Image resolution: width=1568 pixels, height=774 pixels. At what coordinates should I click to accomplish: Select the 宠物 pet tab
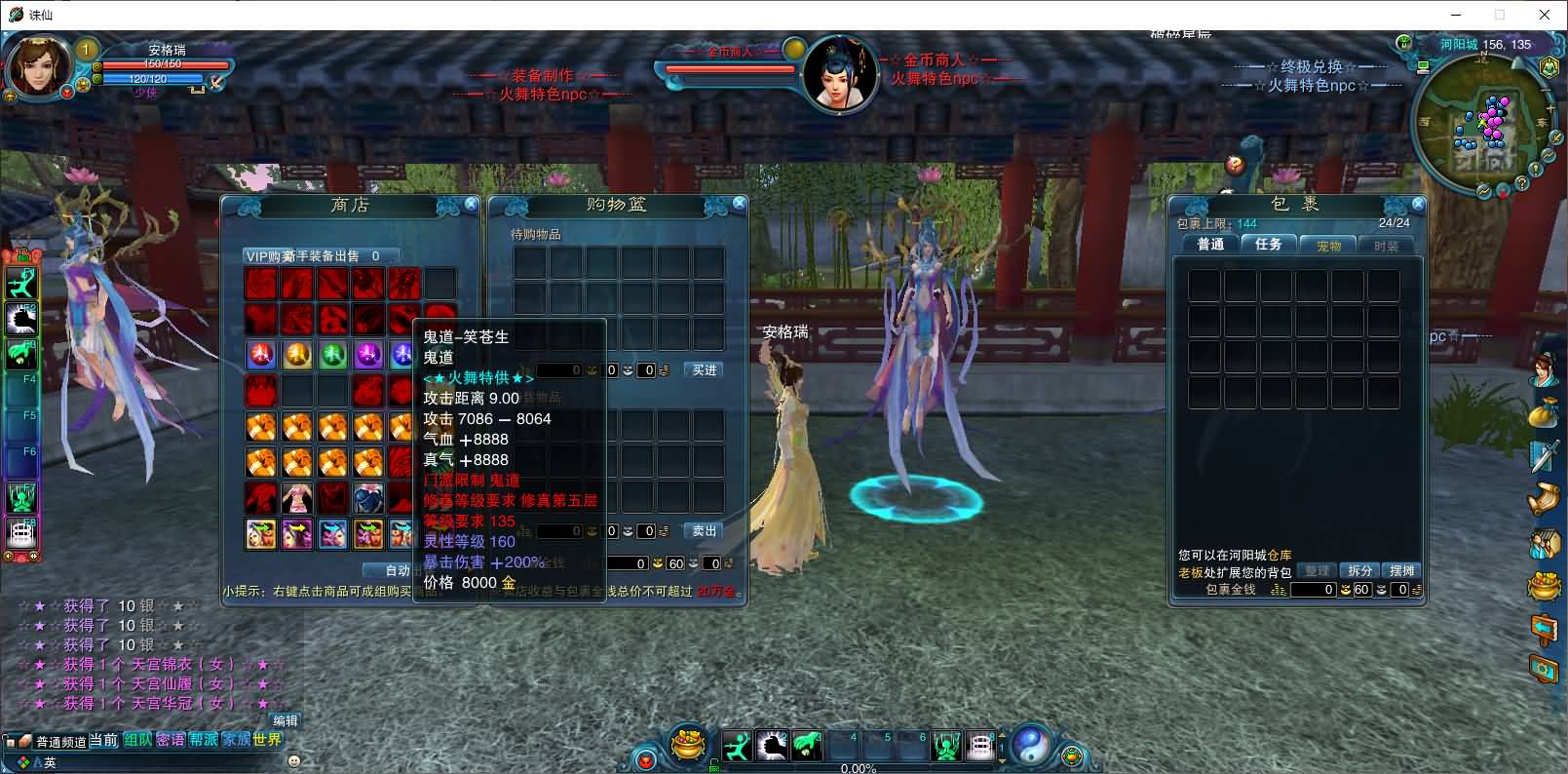pyautogui.click(x=1328, y=246)
